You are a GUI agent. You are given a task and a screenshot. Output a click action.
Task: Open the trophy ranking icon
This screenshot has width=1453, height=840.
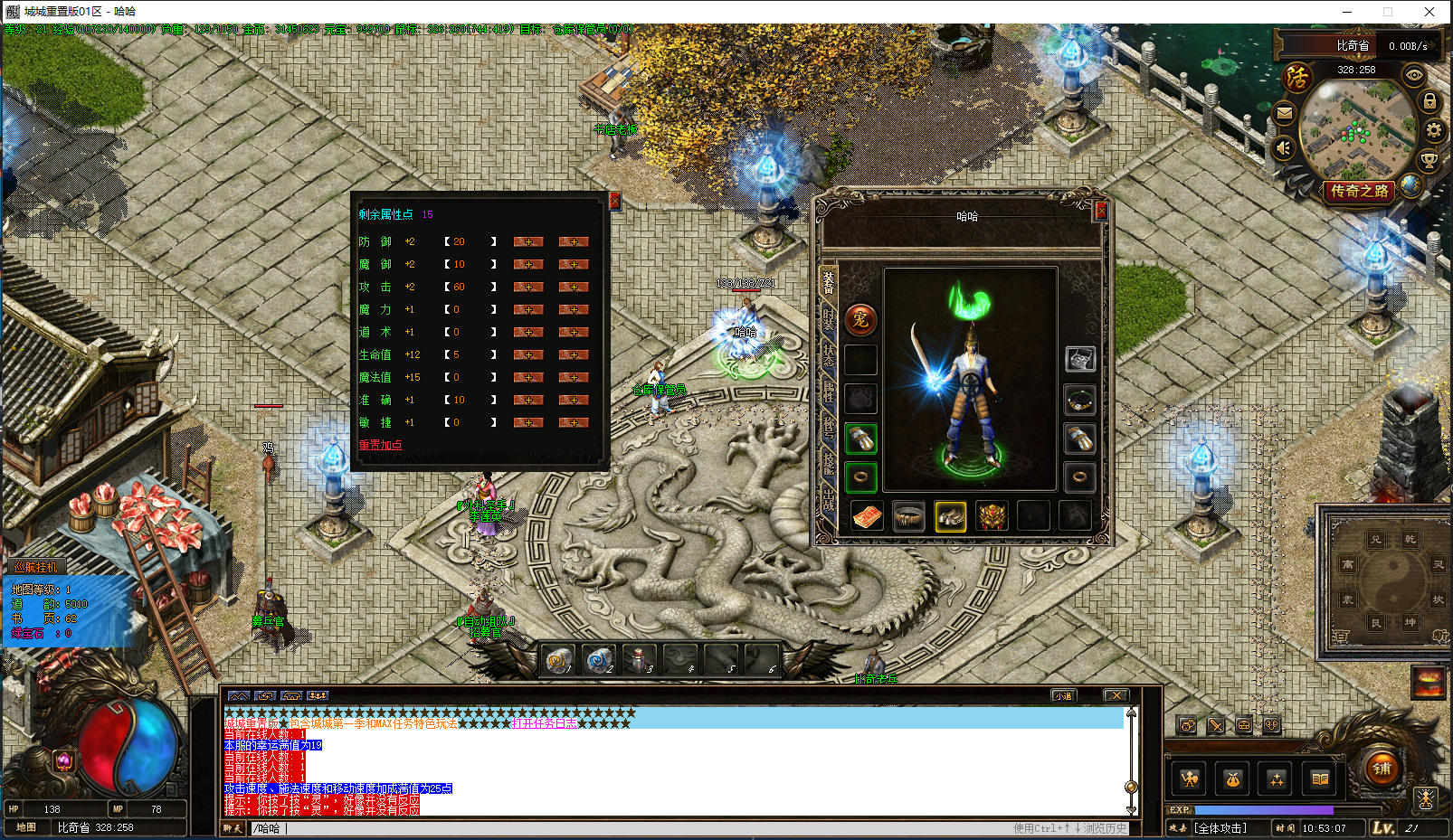[x=1429, y=162]
